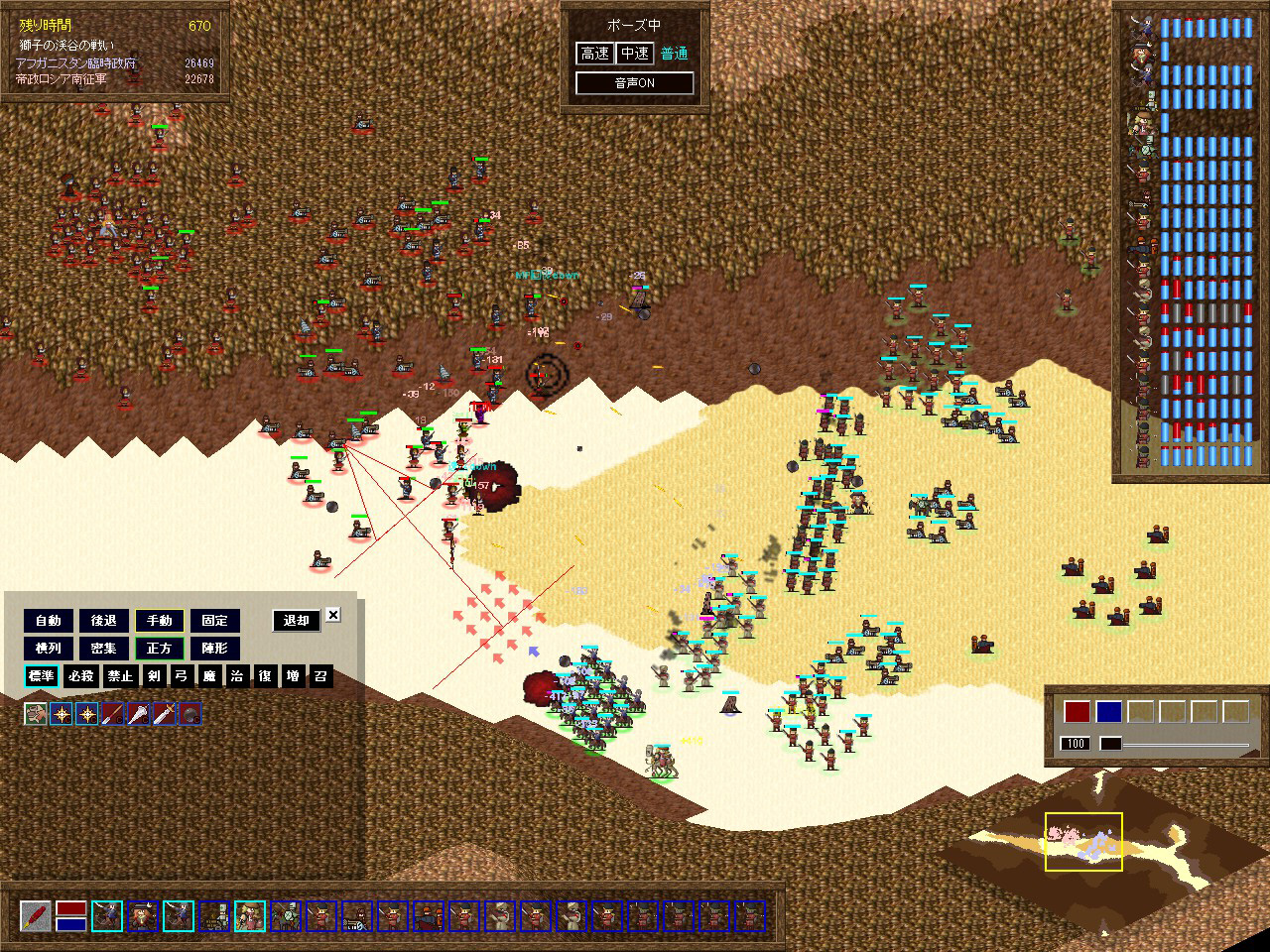Choose the 自動 auto command
The image size is (1270, 952).
coord(49,621)
